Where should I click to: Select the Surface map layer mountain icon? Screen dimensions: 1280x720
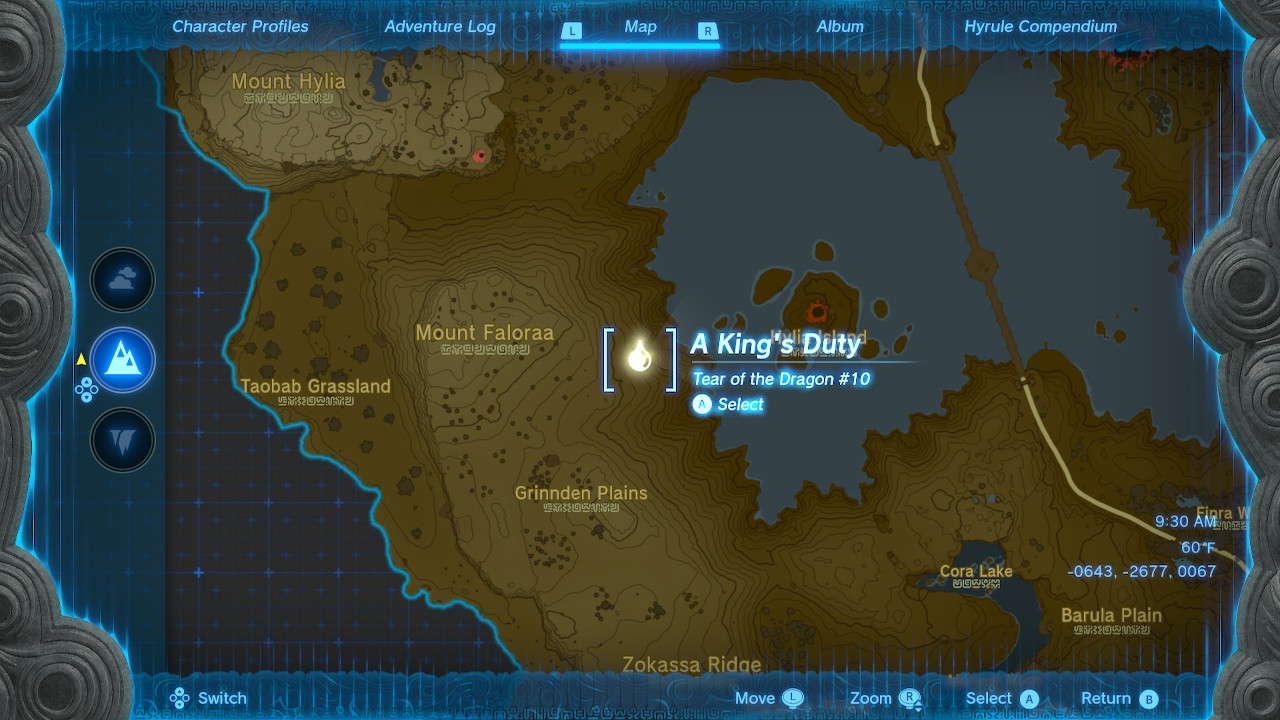tap(122, 360)
